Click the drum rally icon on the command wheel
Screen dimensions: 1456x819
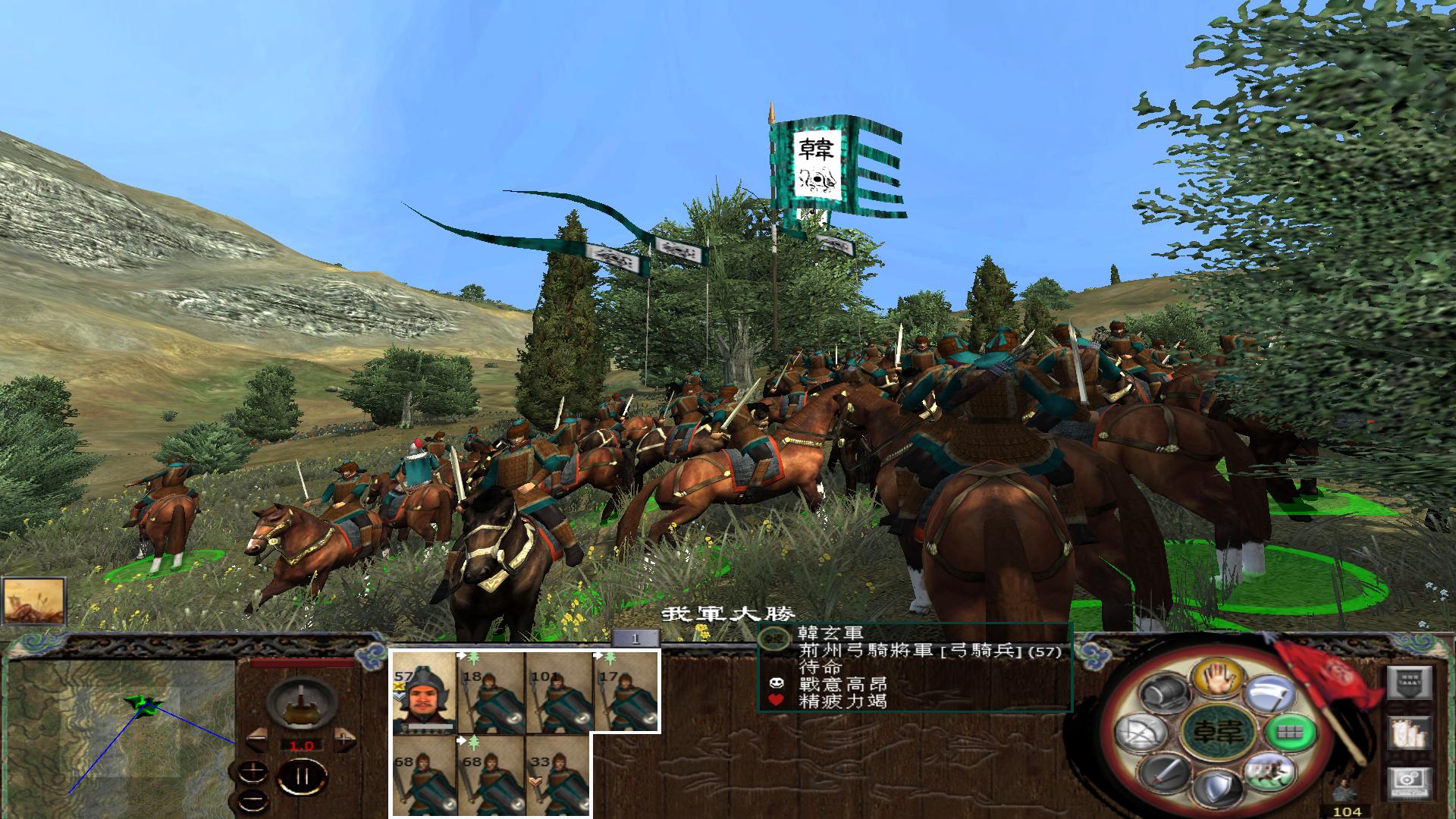[1164, 690]
